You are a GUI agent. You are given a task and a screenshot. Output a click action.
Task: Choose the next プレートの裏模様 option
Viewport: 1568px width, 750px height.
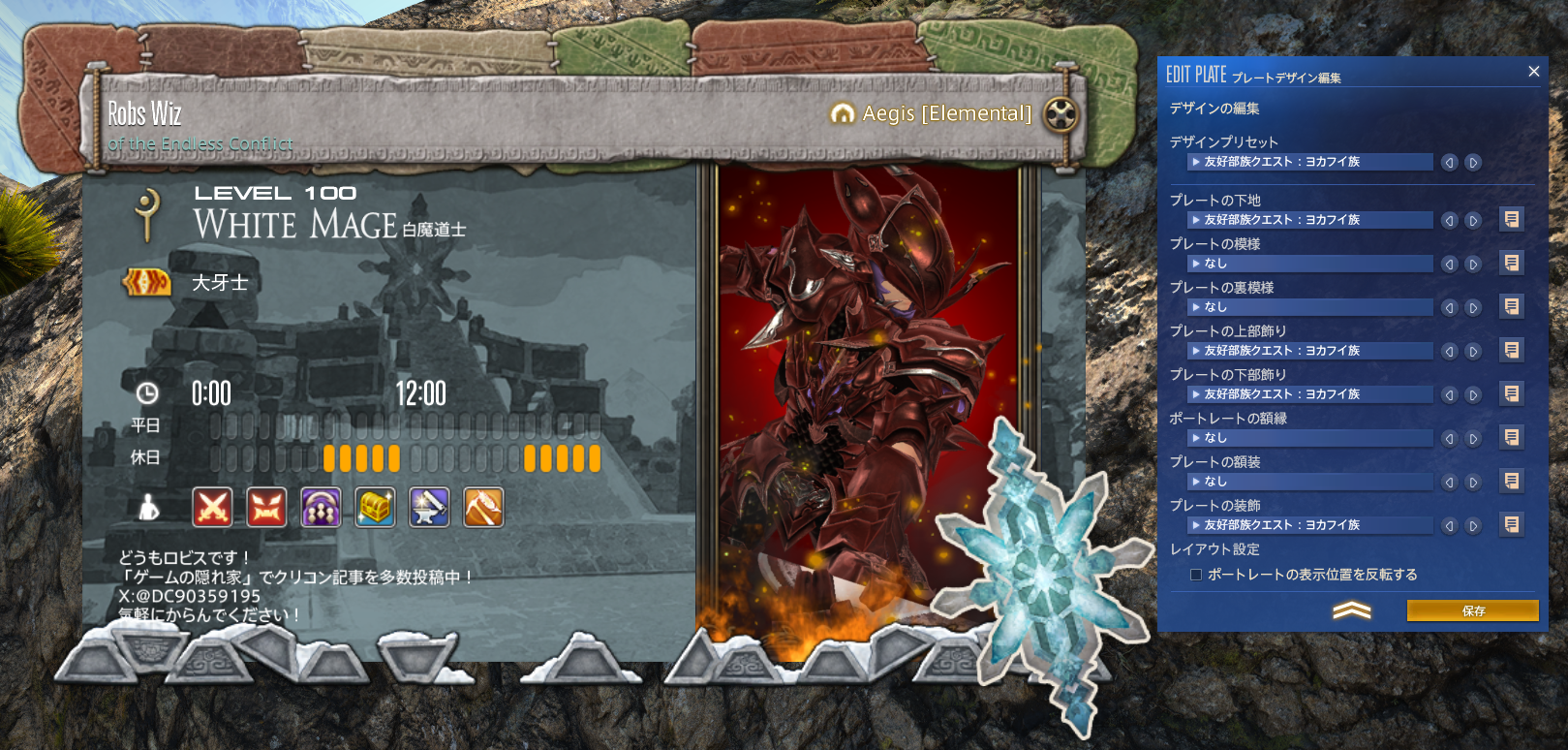click(x=1473, y=307)
